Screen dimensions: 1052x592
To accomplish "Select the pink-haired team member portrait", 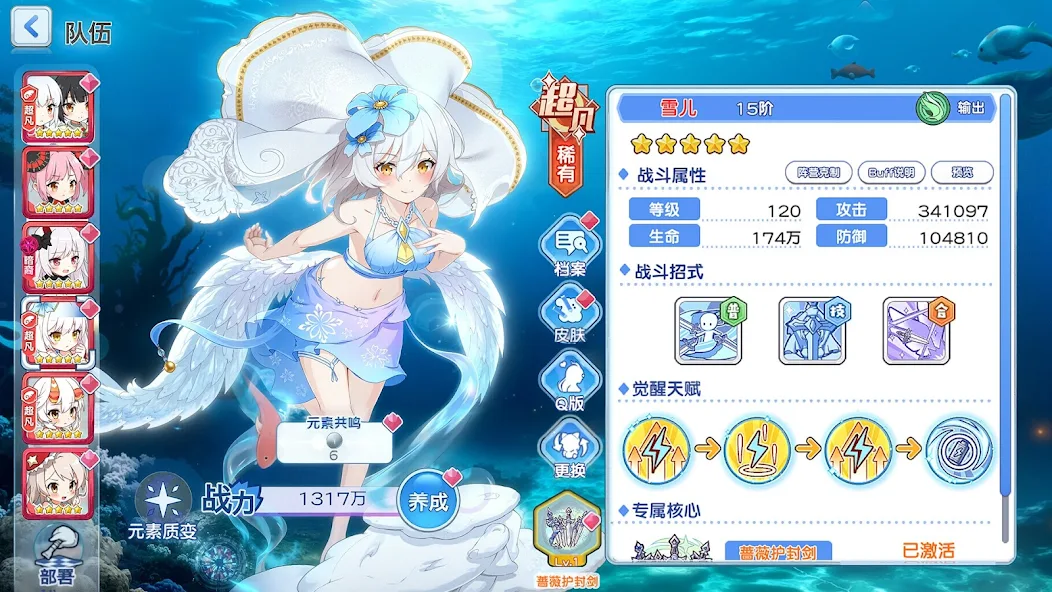I will click(58, 183).
